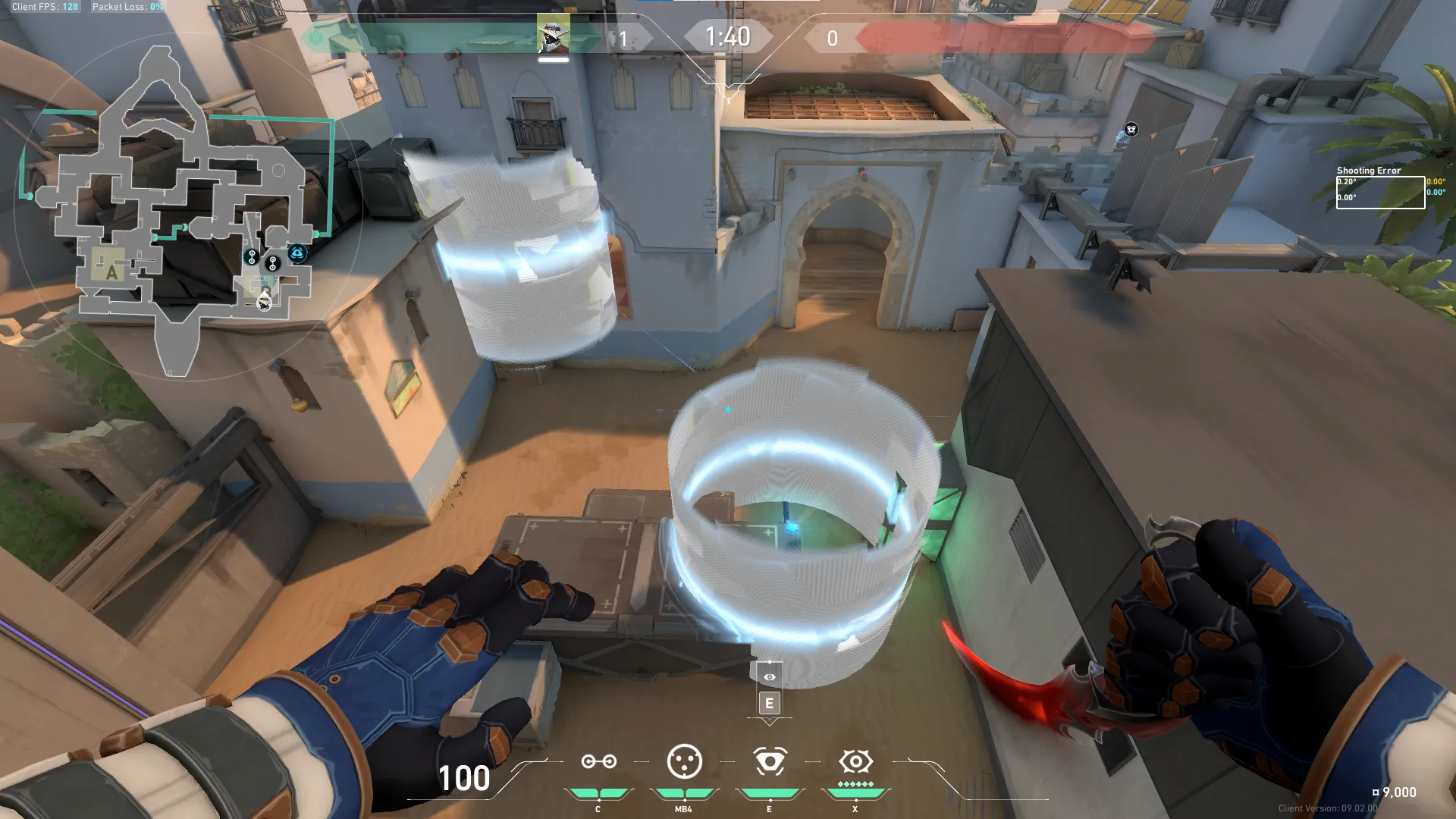
Task: Click Cypher's agent portrait in top bar
Action: tap(553, 34)
